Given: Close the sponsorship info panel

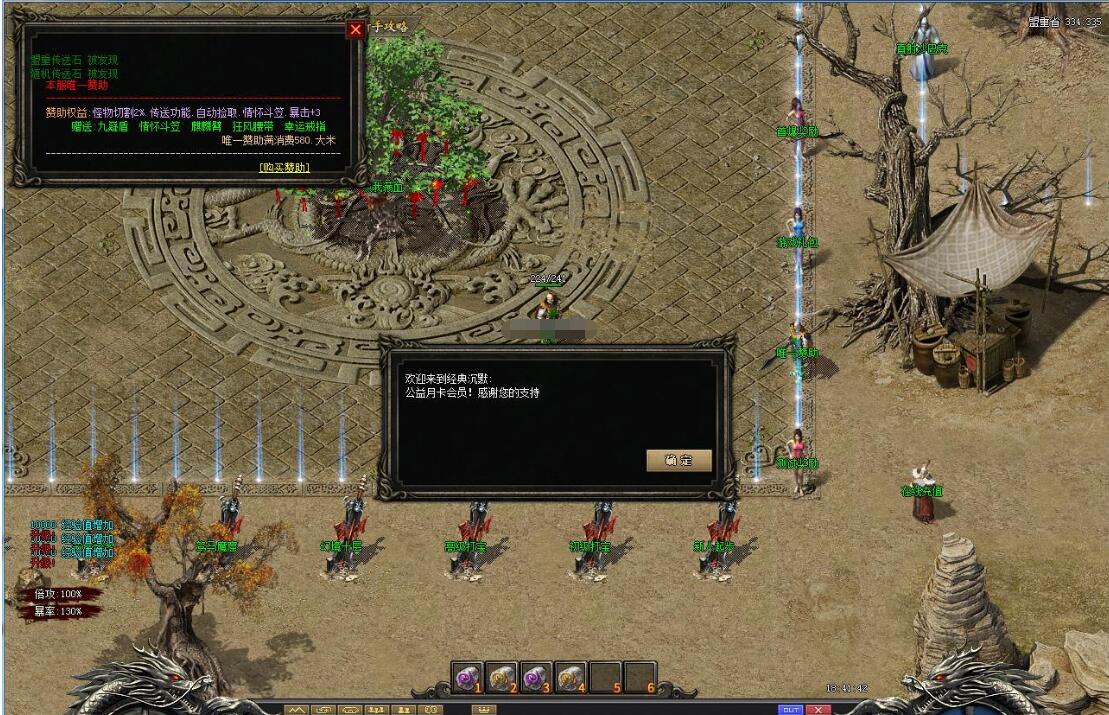Looking at the screenshot, I should [x=355, y=30].
